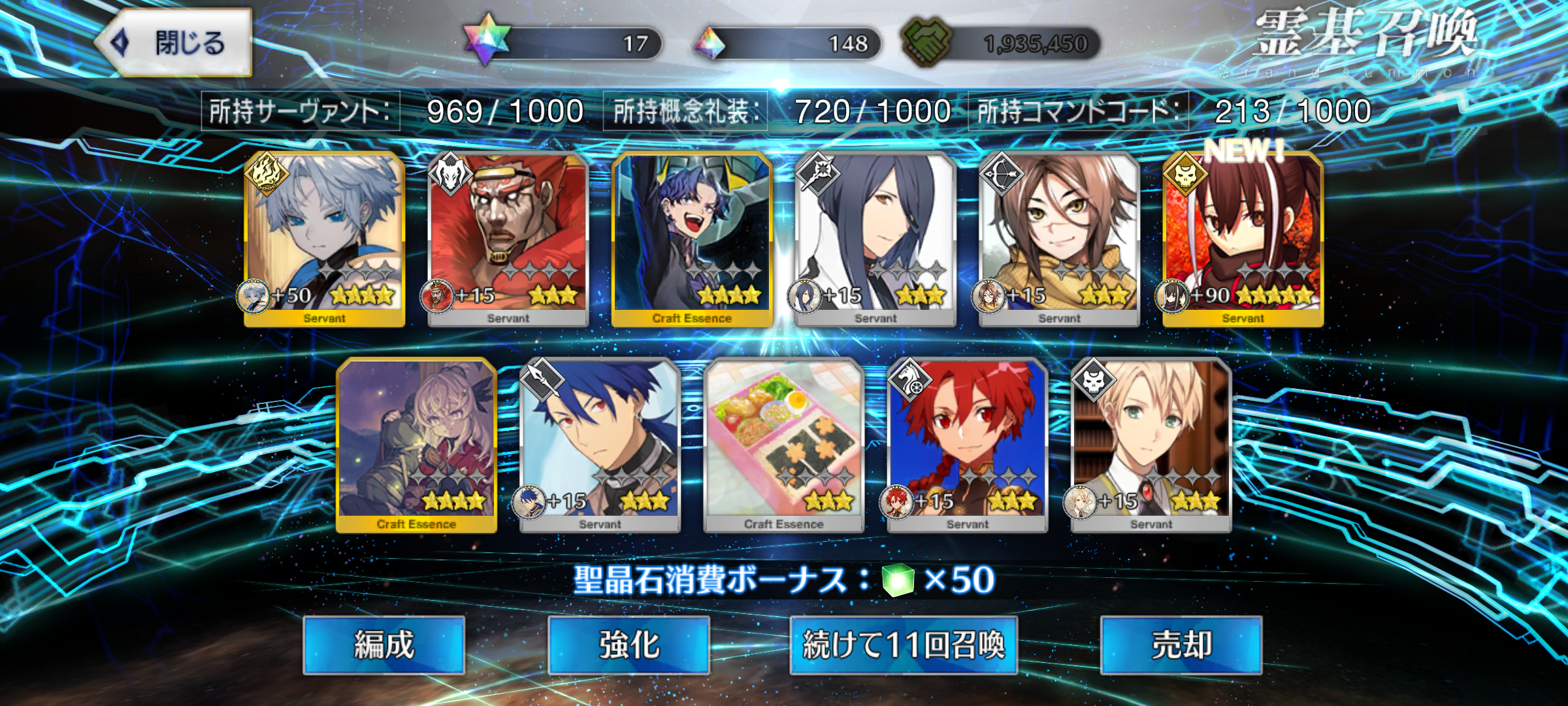1568x706 pixels.
Task: Select the blue-haired Lancer Servant card
Action: point(600,445)
